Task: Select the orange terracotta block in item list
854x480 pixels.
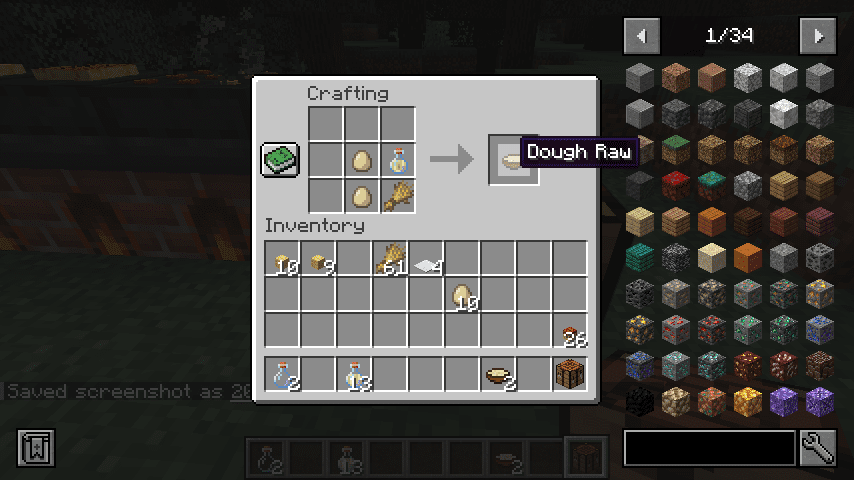Action: coord(747,258)
